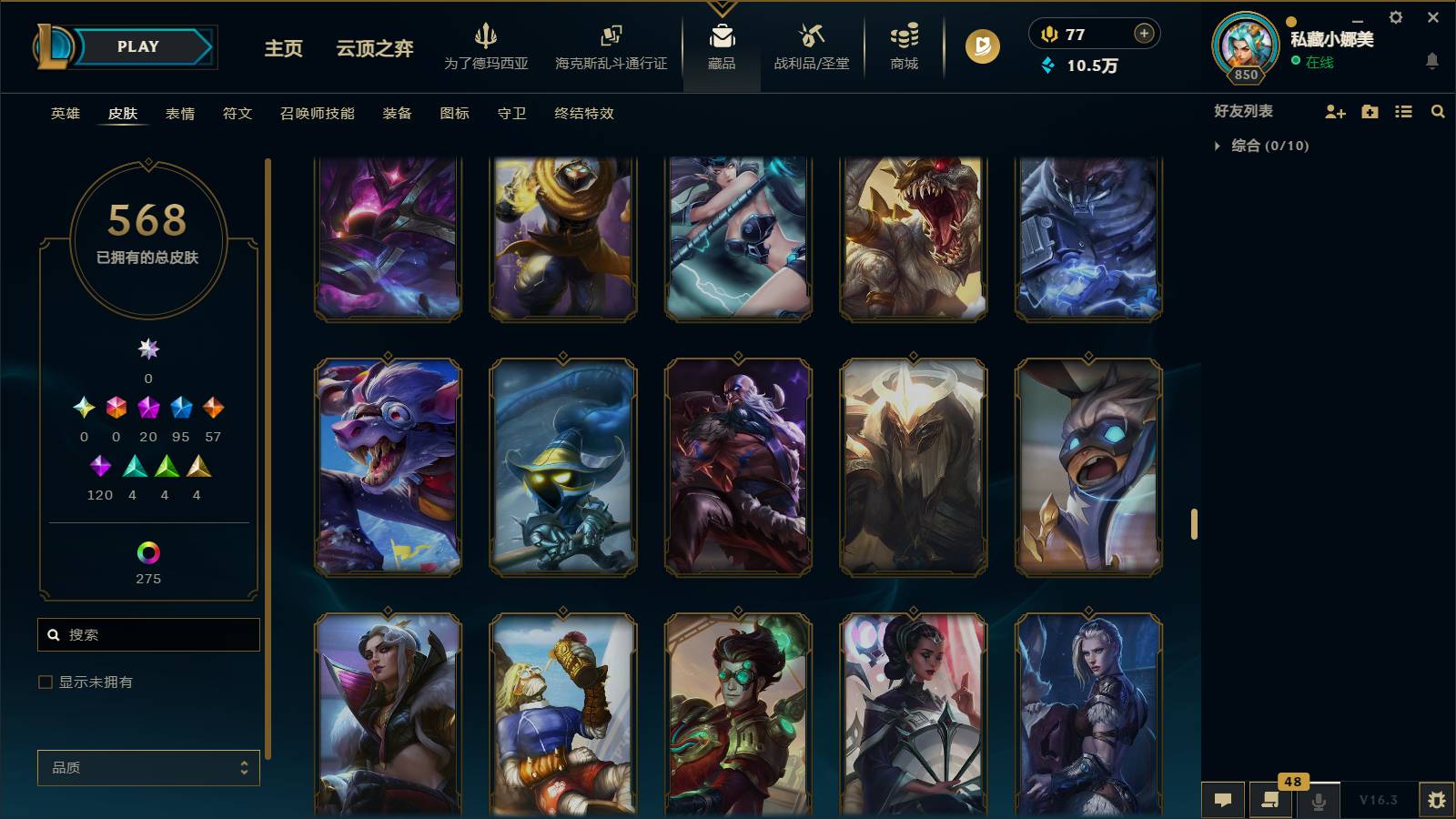Image resolution: width=1456 pixels, height=819 pixels.
Task: Open the friend search icon
Action: click(1438, 111)
